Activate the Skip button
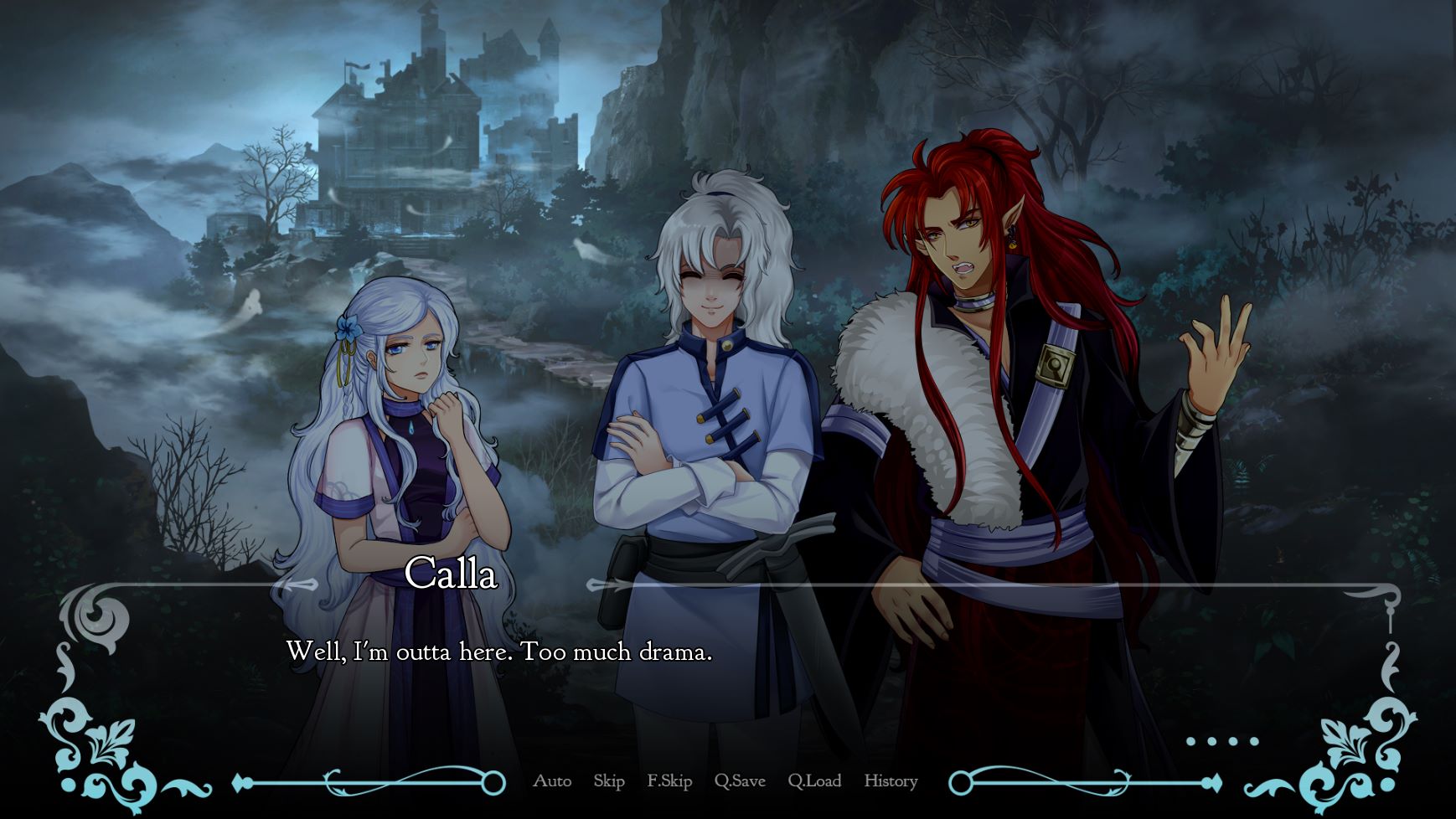 click(609, 781)
